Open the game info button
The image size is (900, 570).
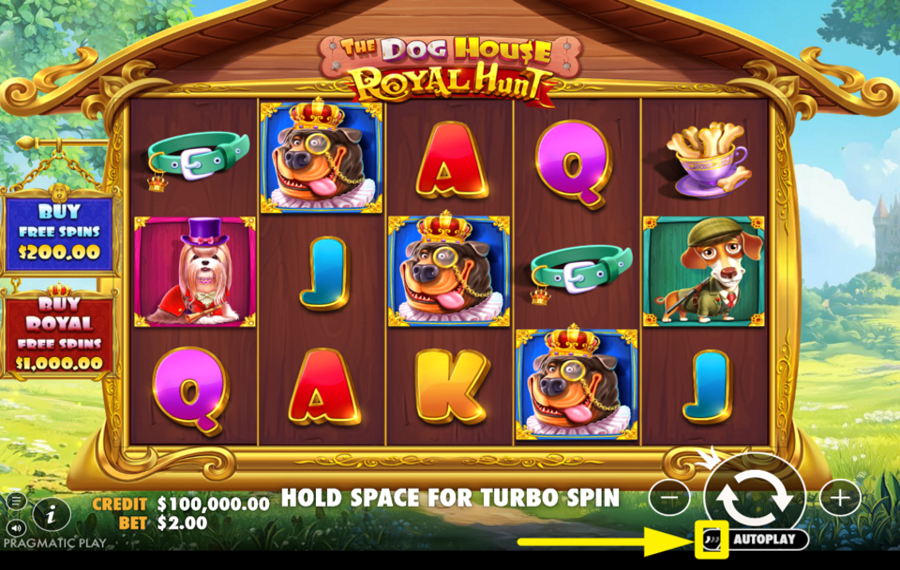click(51, 514)
